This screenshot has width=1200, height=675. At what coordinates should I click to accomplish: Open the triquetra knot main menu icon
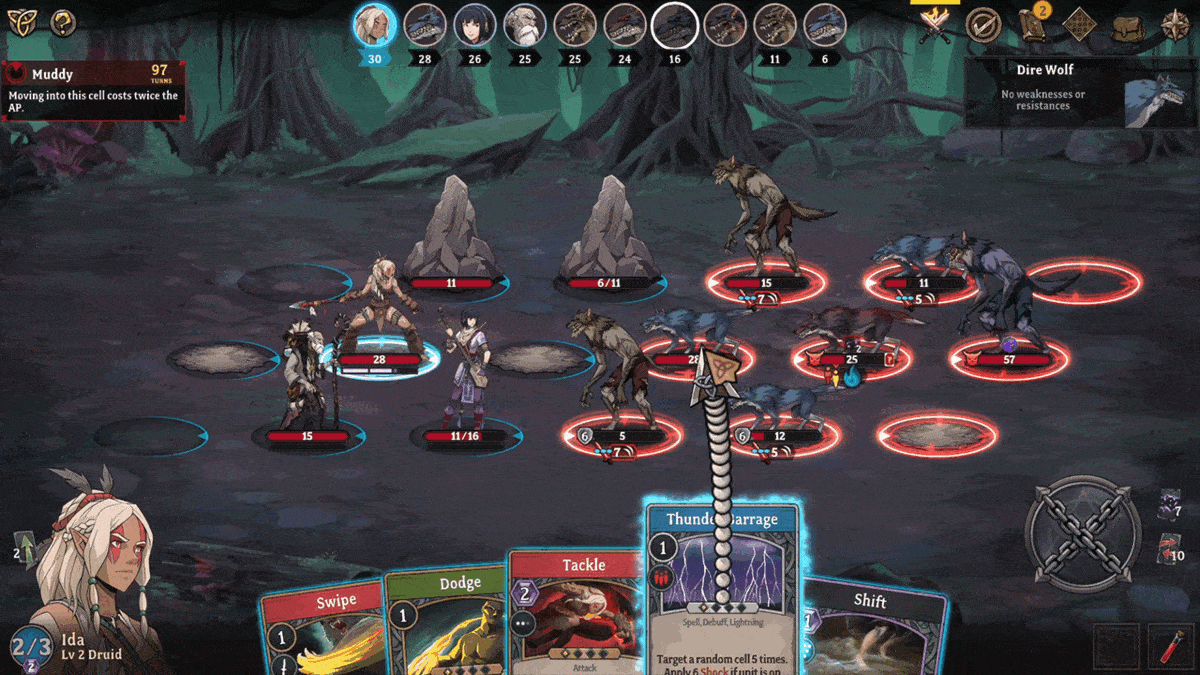coord(21,22)
